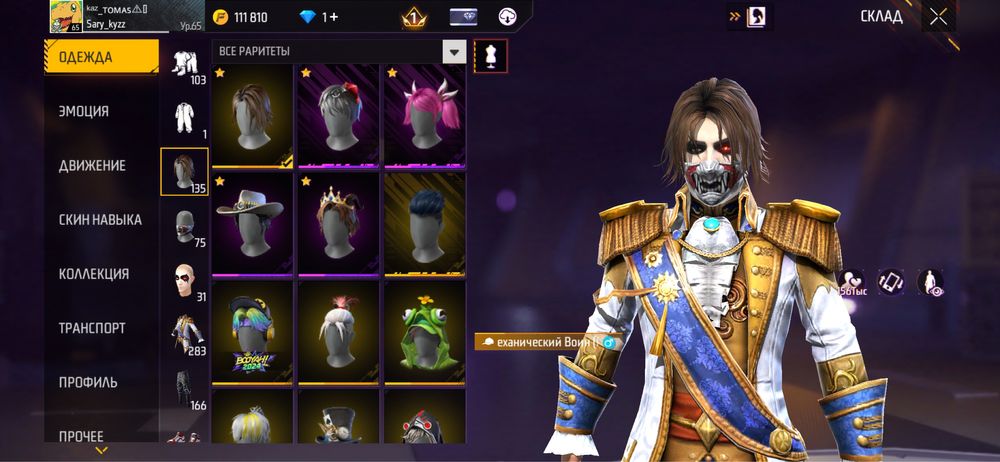The width and height of the screenshot is (1000, 462).
Task: Choose the dark blue spiky hairstyle
Action: point(426,223)
